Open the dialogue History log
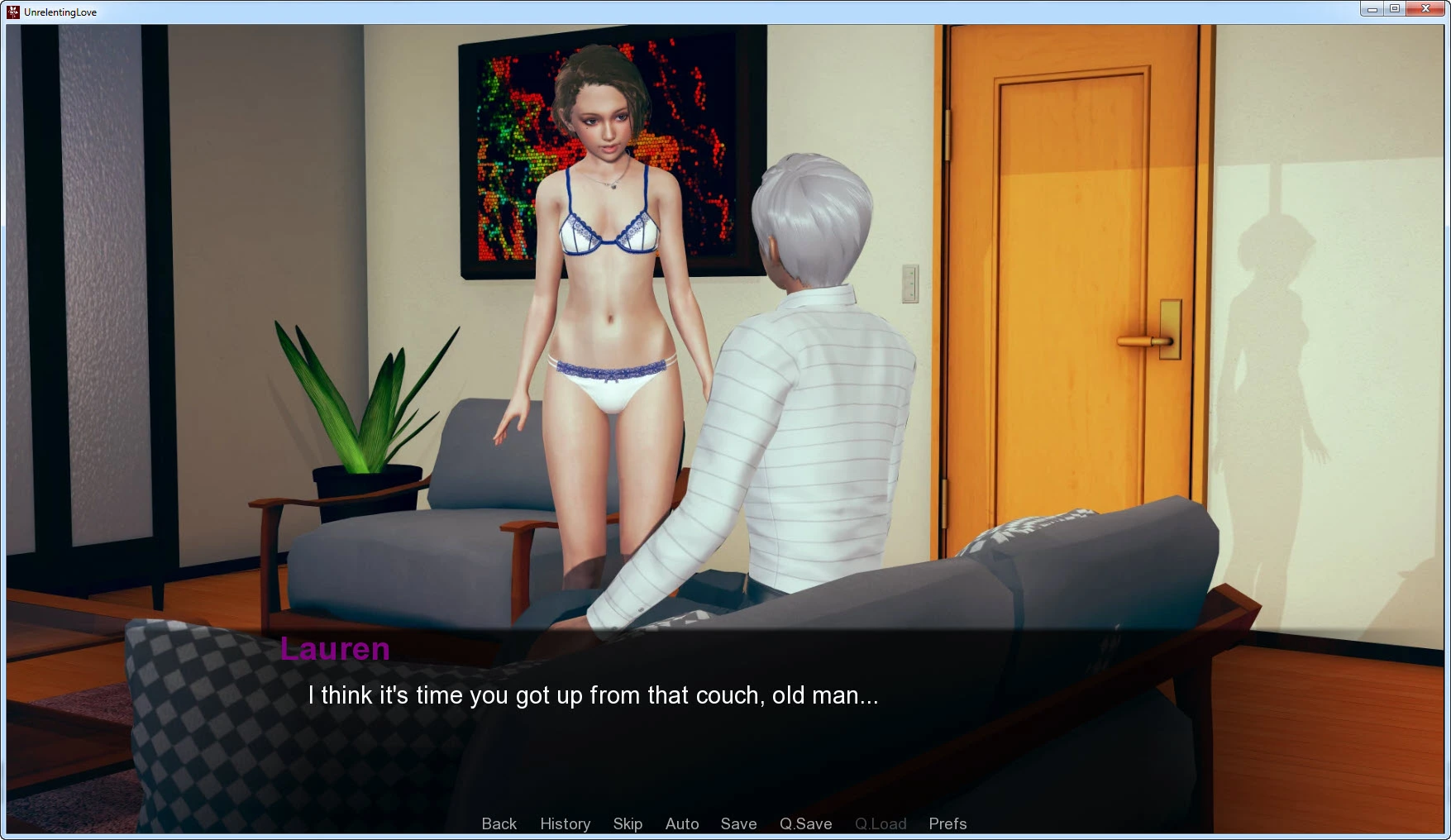 tap(565, 823)
